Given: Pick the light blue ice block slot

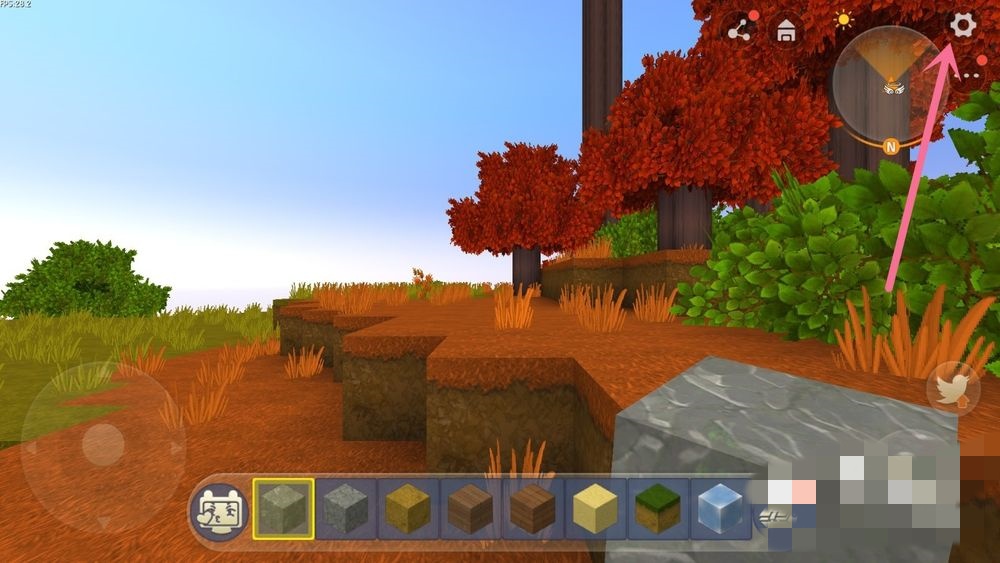Looking at the screenshot, I should [x=721, y=509].
